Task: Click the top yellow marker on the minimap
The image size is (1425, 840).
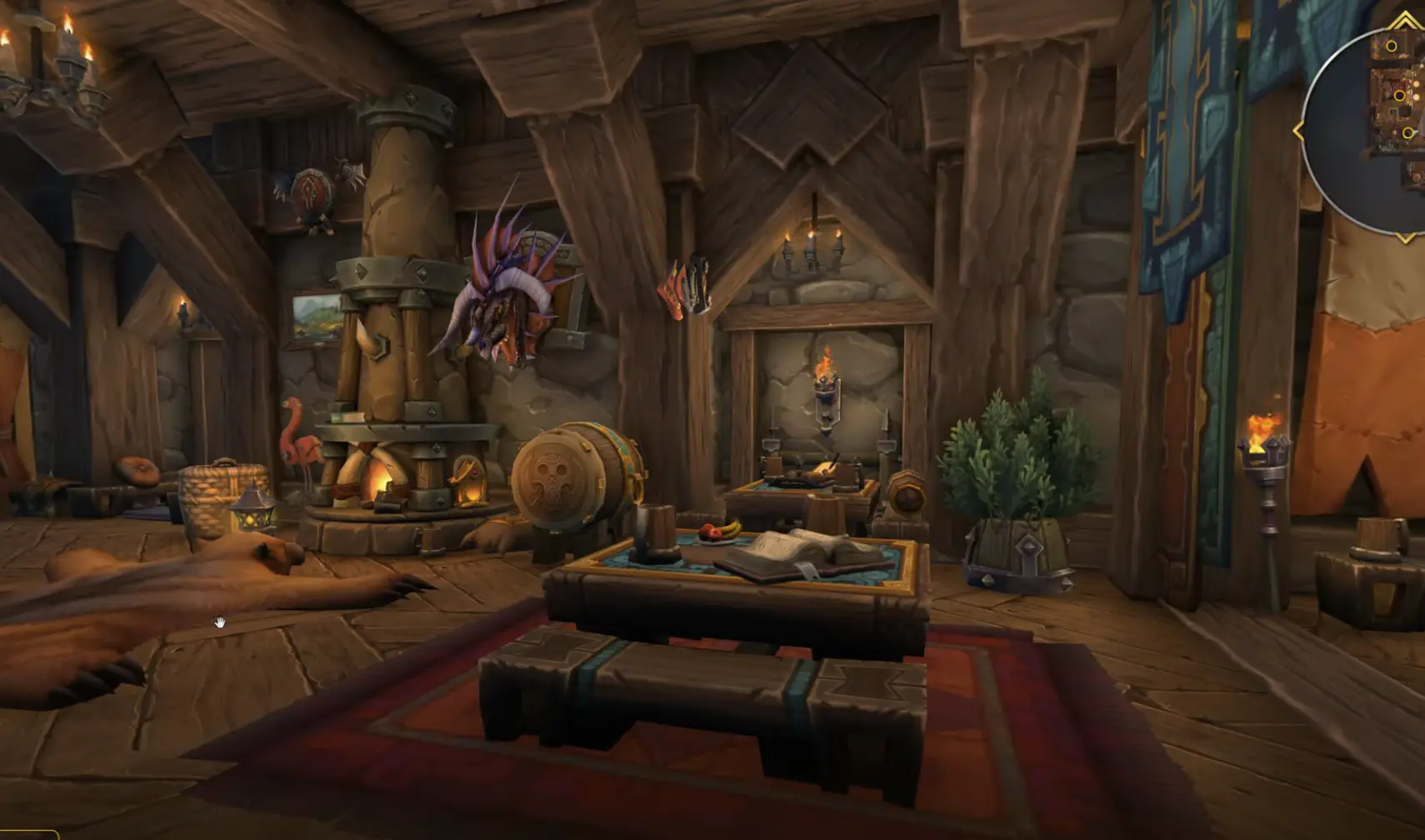Action: 1392,47
